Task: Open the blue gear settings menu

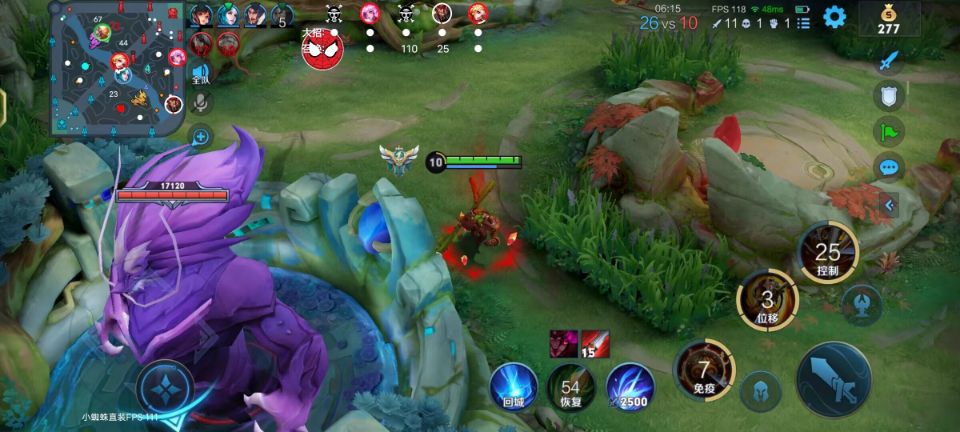Action: 834,17
